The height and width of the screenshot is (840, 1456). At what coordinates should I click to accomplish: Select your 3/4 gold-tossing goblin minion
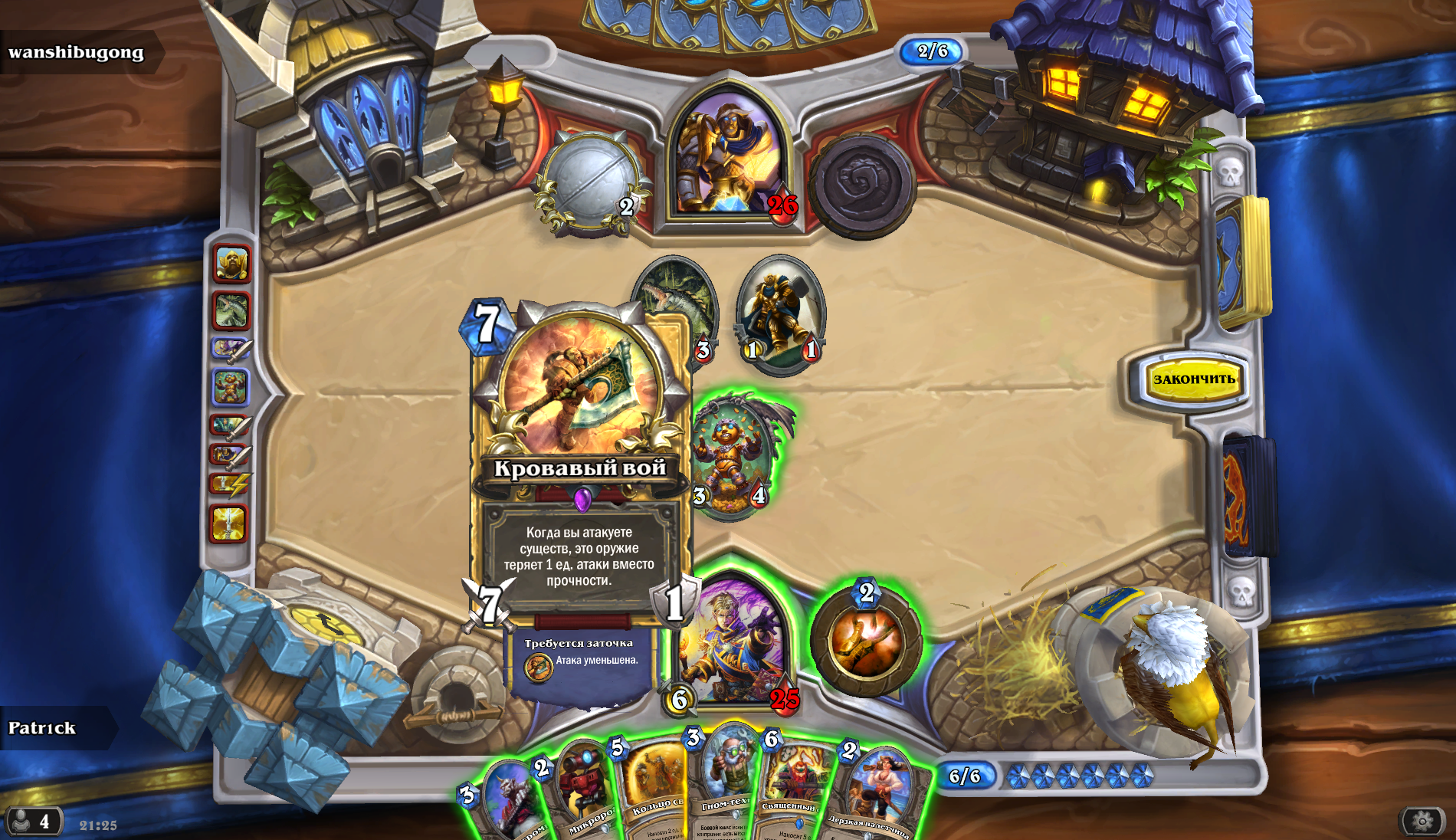pos(730,458)
